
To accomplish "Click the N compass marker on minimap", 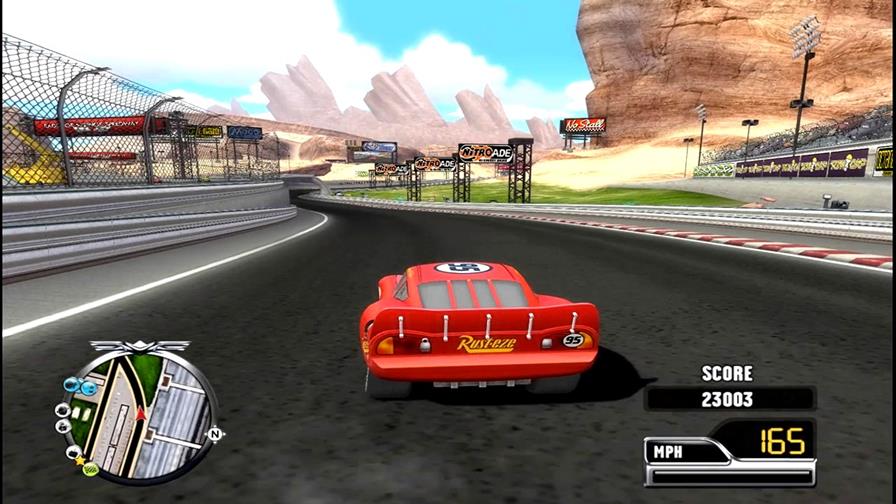I will click(x=213, y=434).
